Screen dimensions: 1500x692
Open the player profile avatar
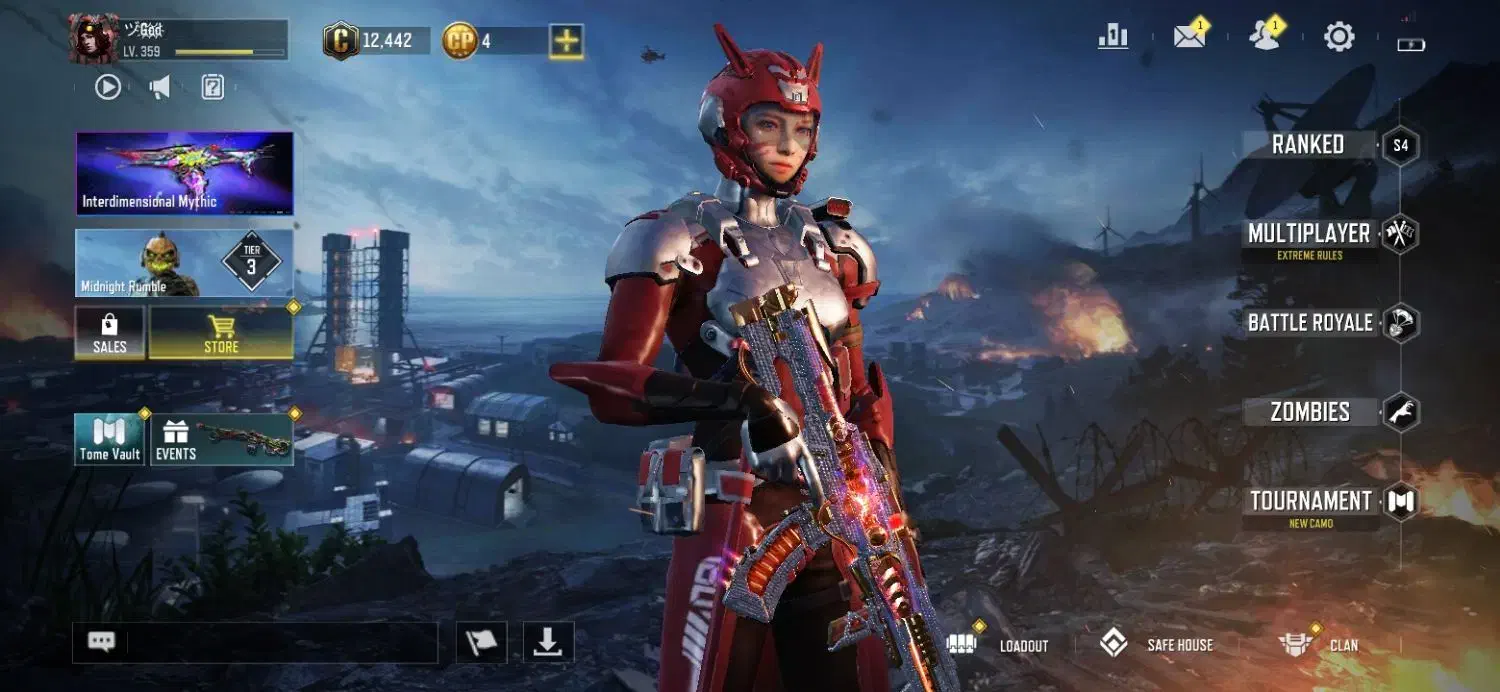(94, 39)
